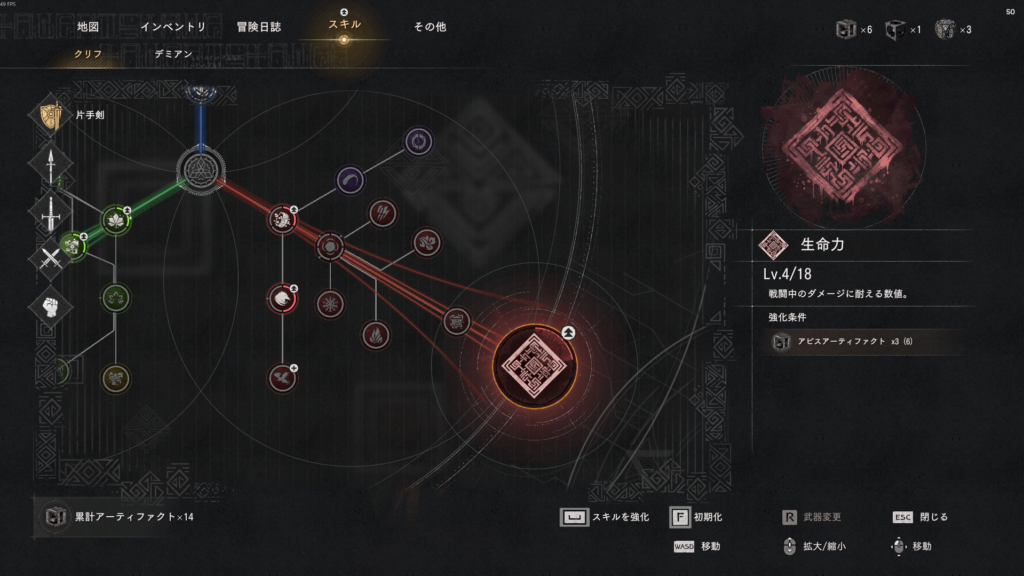Choose the crossed swords weapon icon
Viewport: 1024px width, 576px height.
(x=51, y=258)
